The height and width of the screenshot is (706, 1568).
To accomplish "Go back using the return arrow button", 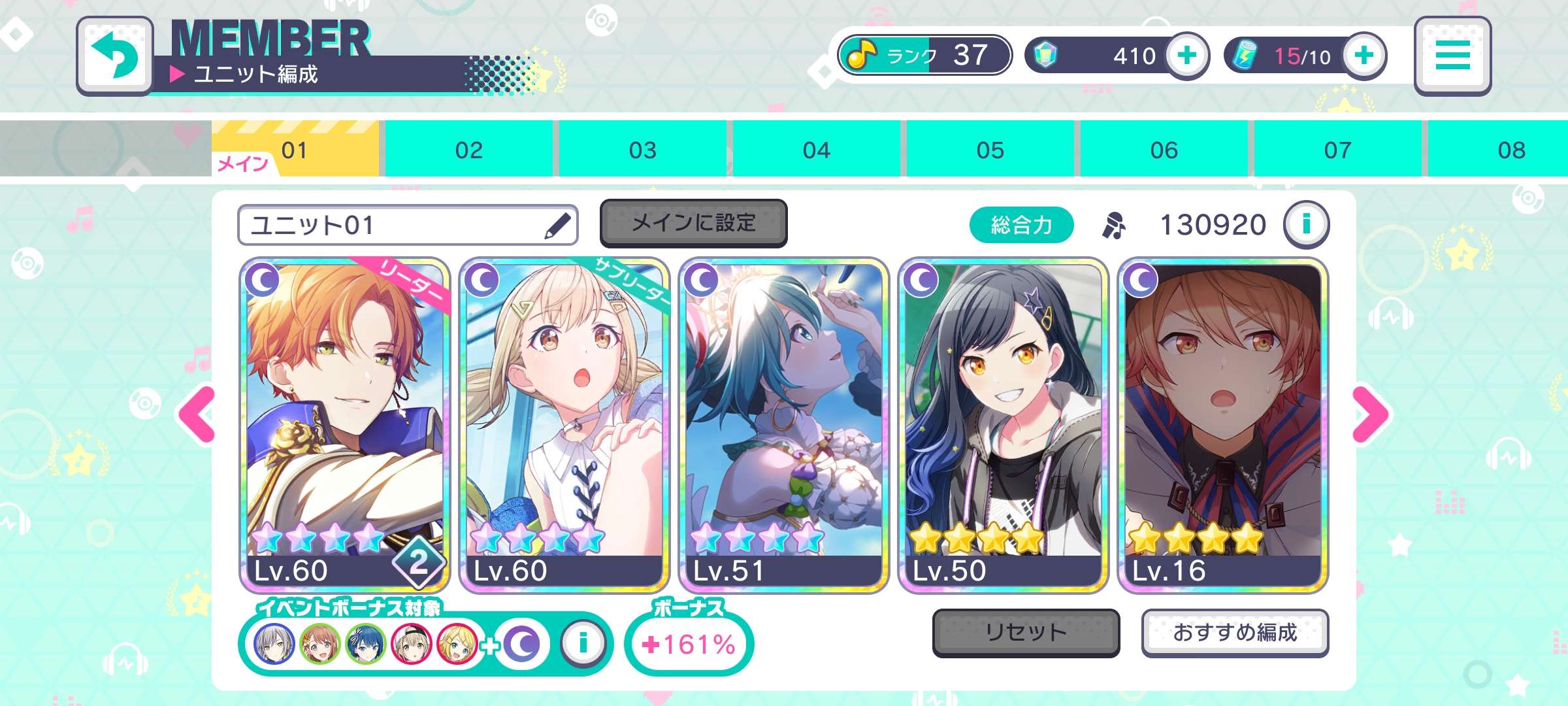I will [x=115, y=56].
